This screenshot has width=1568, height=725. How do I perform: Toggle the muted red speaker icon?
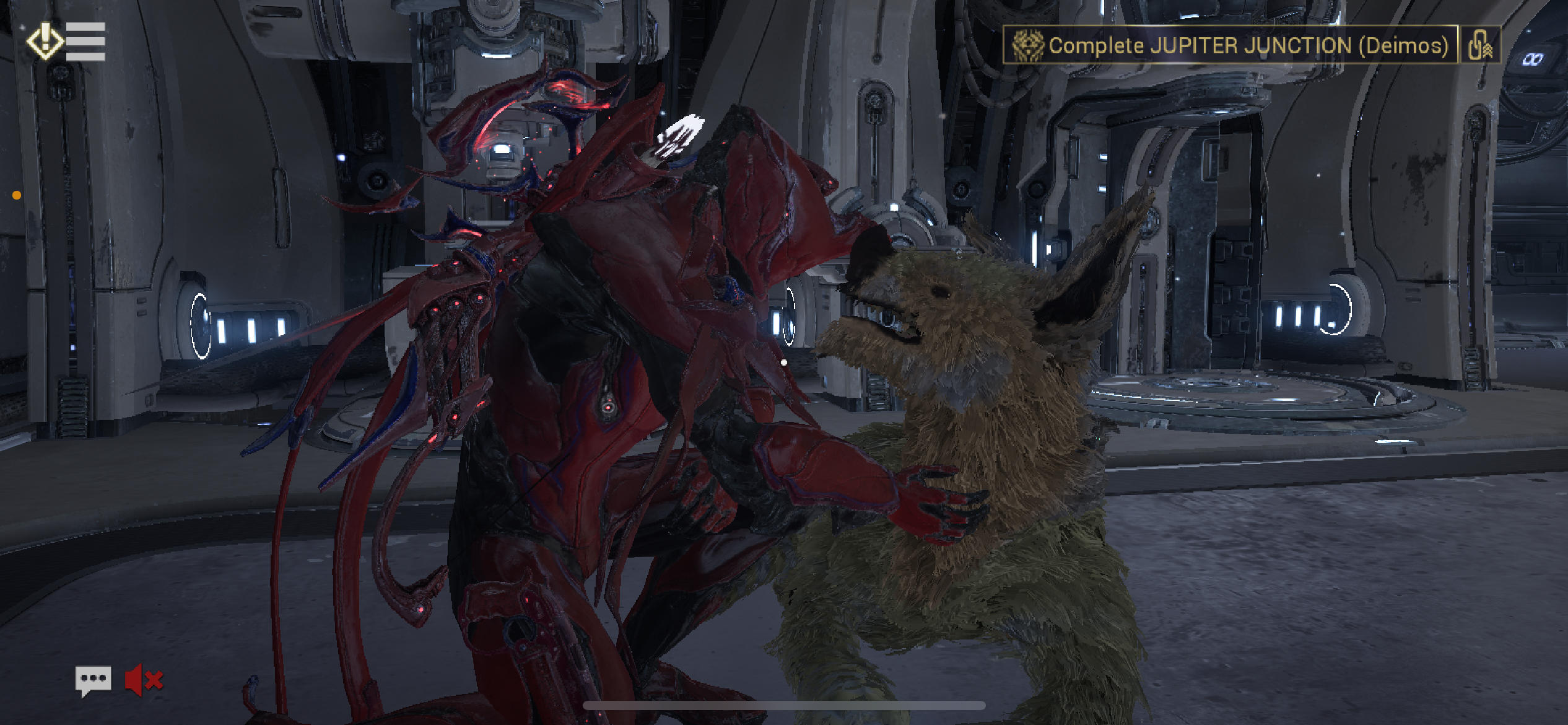click(x=144, y=680)
